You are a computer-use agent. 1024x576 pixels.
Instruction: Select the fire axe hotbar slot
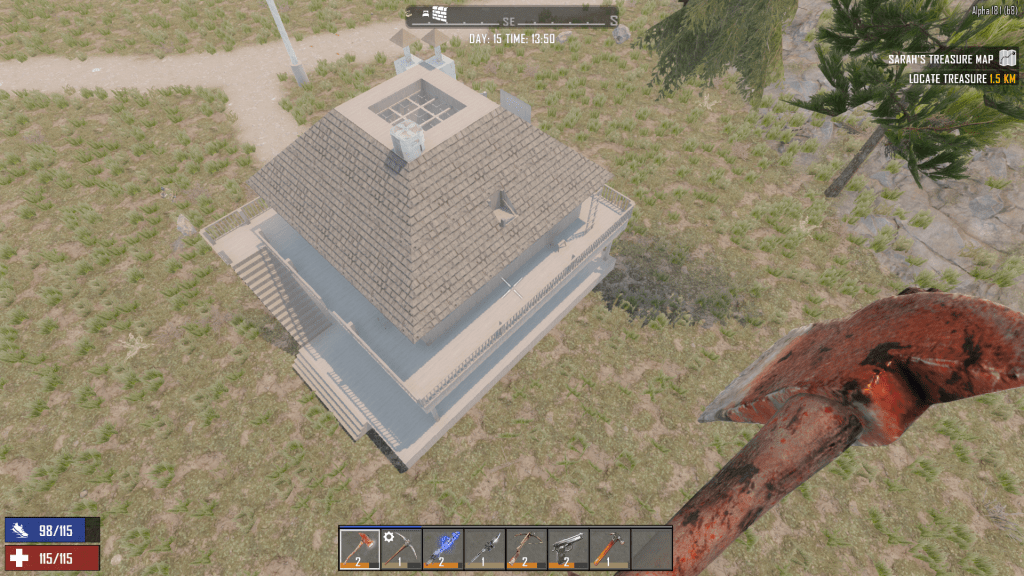point(360,548)
